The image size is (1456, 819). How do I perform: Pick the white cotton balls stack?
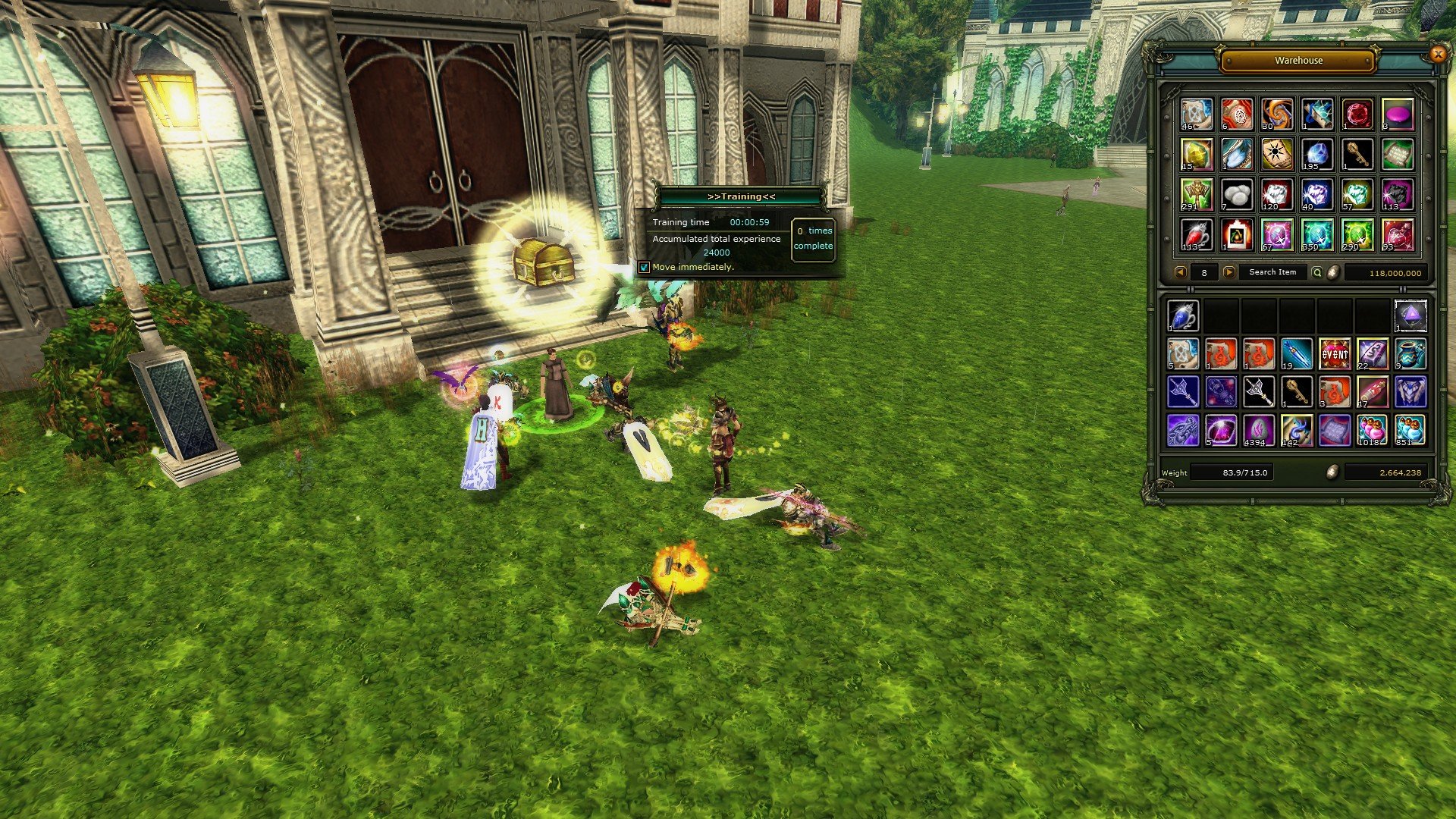[x=1237, y=194]
